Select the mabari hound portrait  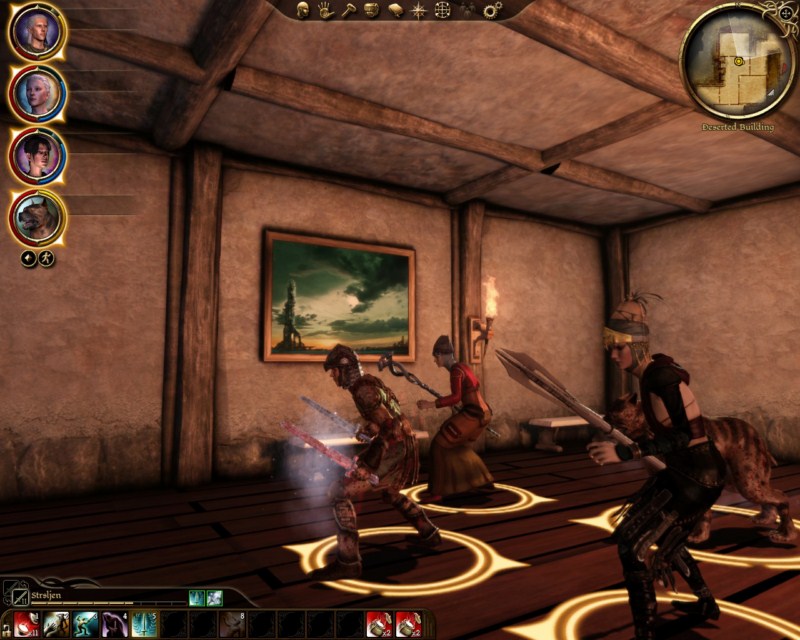(38, 218)
